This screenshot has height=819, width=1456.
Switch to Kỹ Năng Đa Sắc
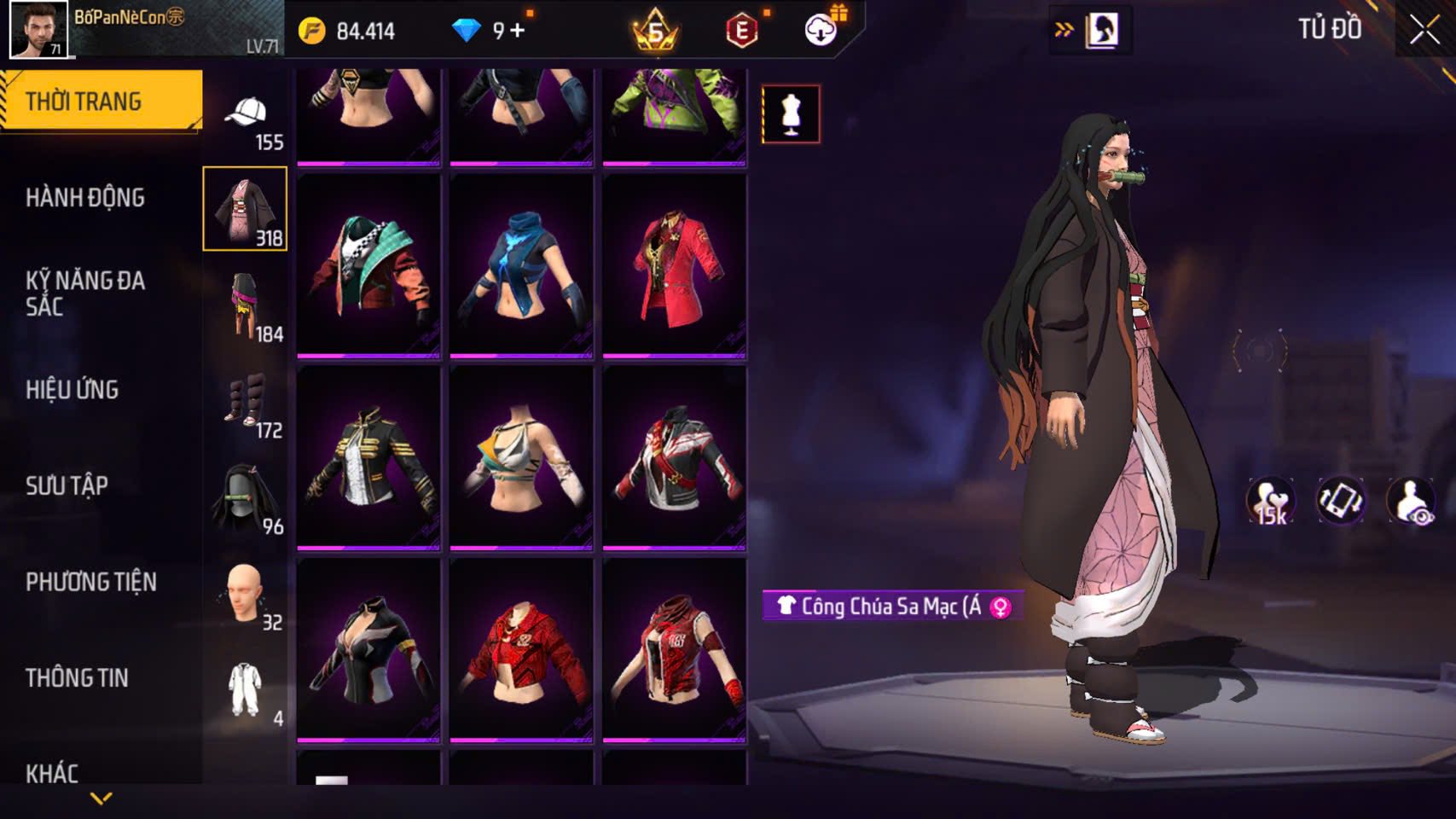(85, 293)
